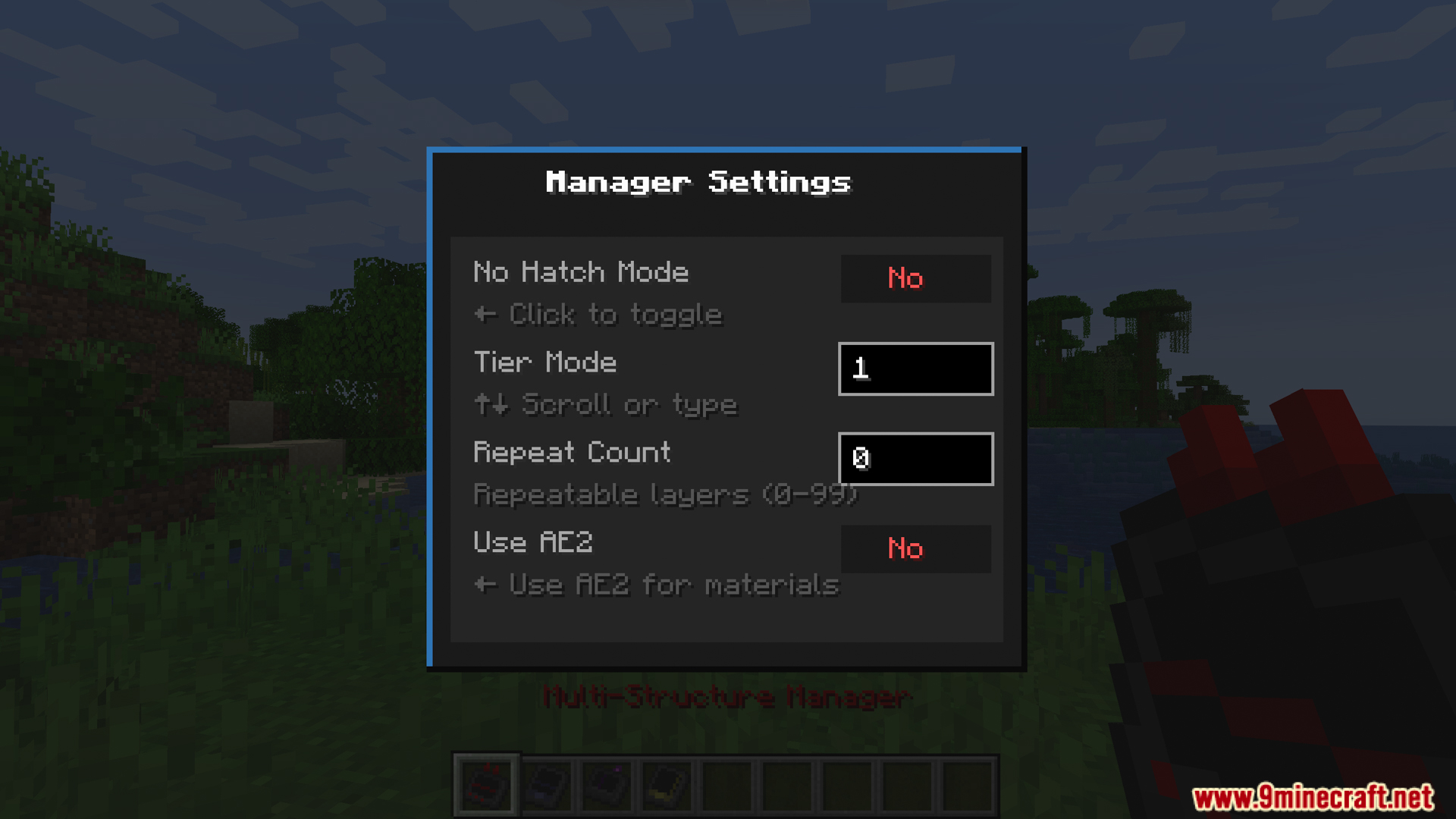Click the Tier Mode input field
Screen dimensions: 1456x819
915,369
